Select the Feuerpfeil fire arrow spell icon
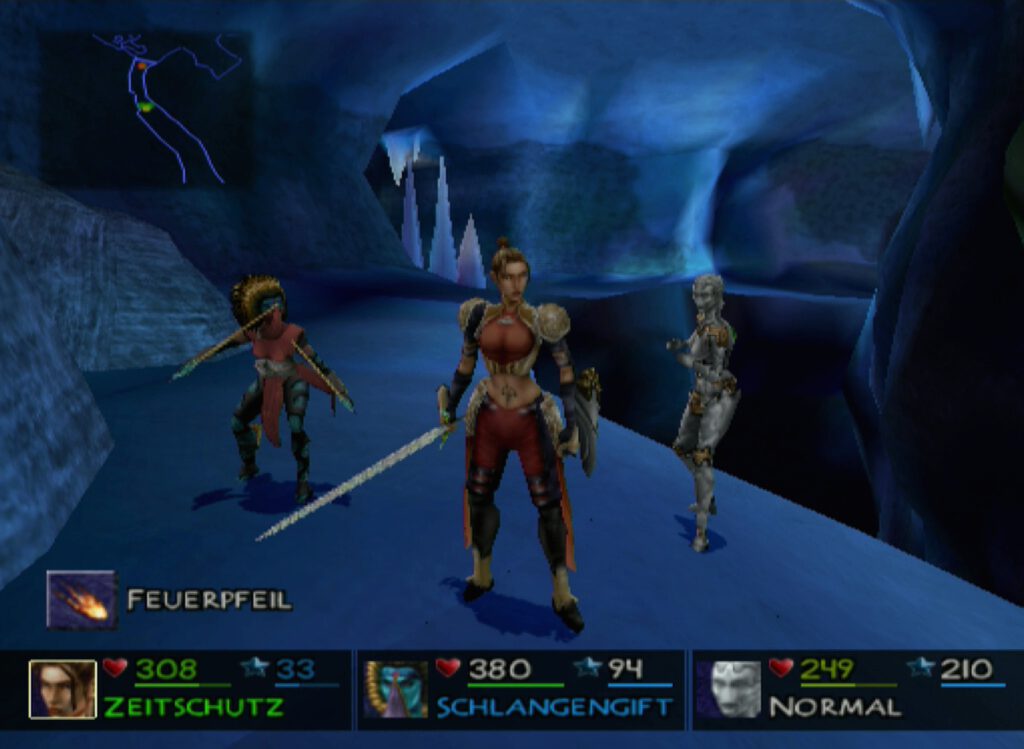The width and height of the screenshot is (1024, 749). (81, 599)
